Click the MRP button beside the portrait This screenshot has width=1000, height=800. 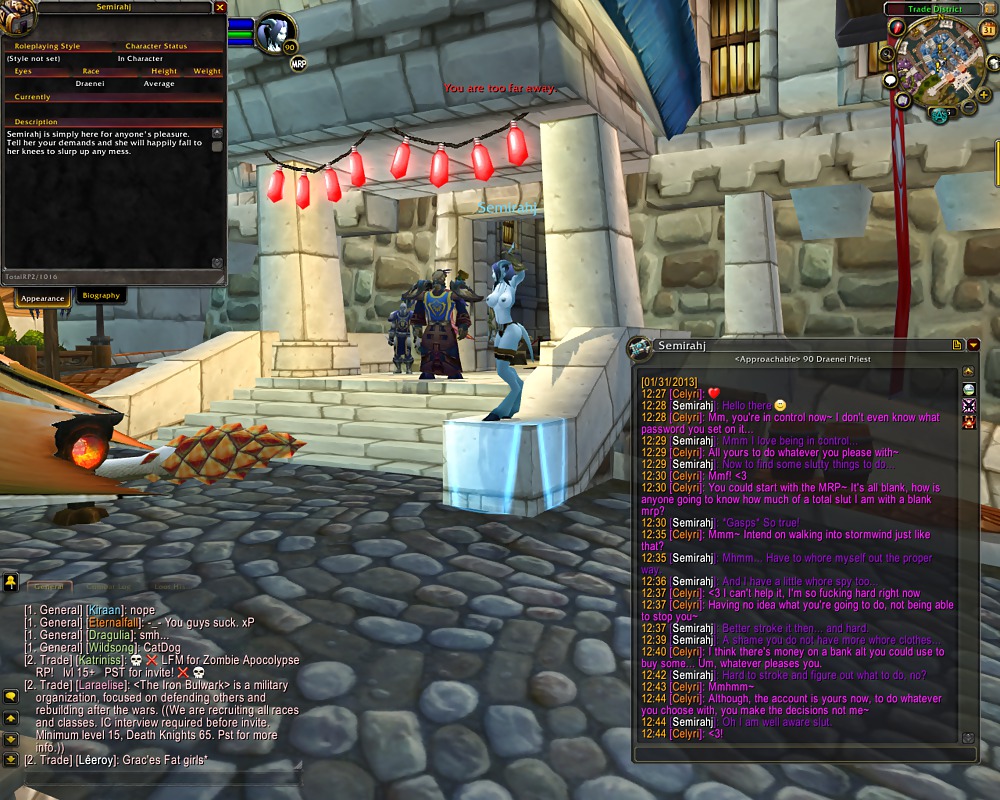point(298,64)
